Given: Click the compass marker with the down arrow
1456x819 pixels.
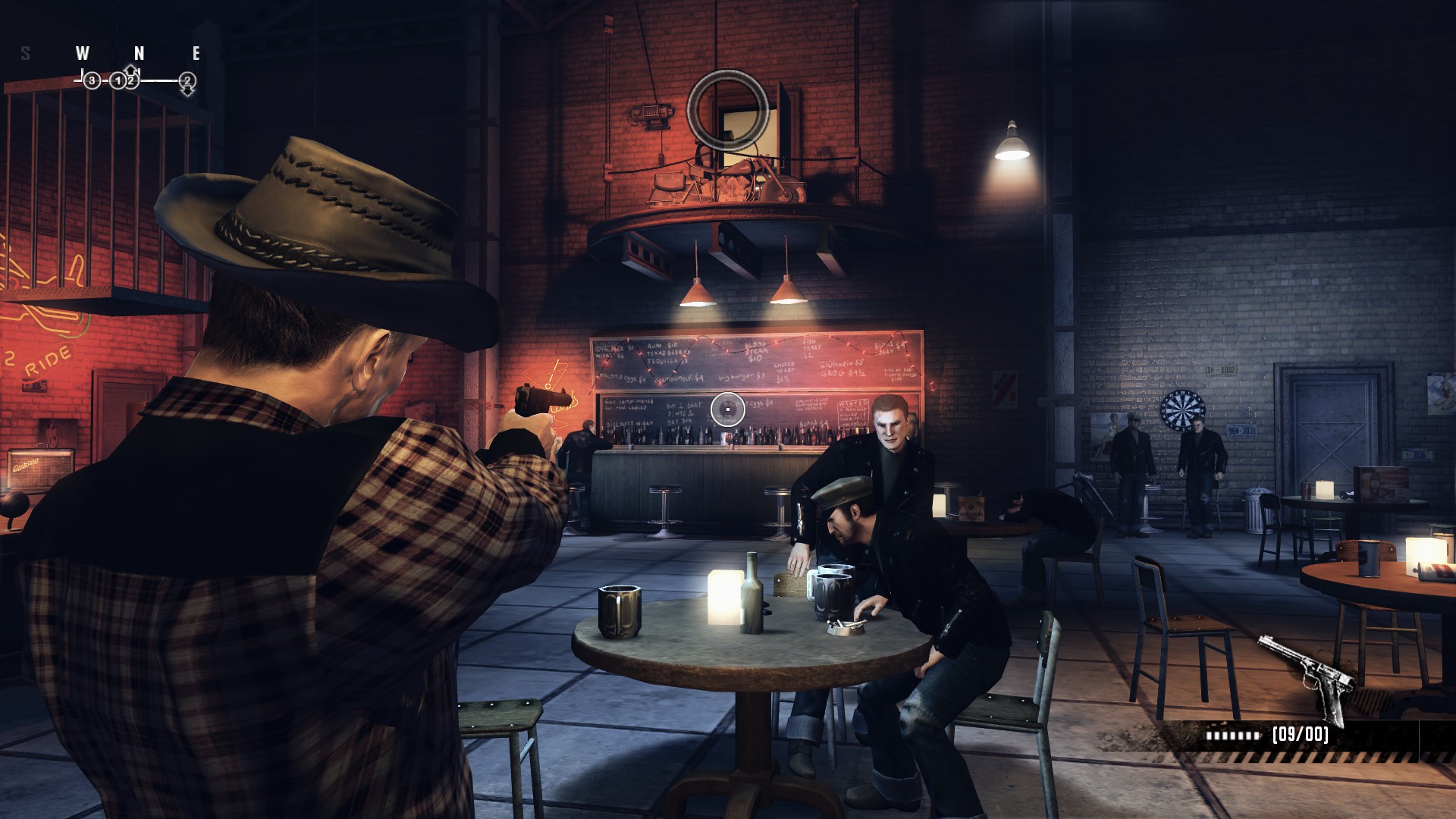Looking at the screenshot, I should coord(187,81).
